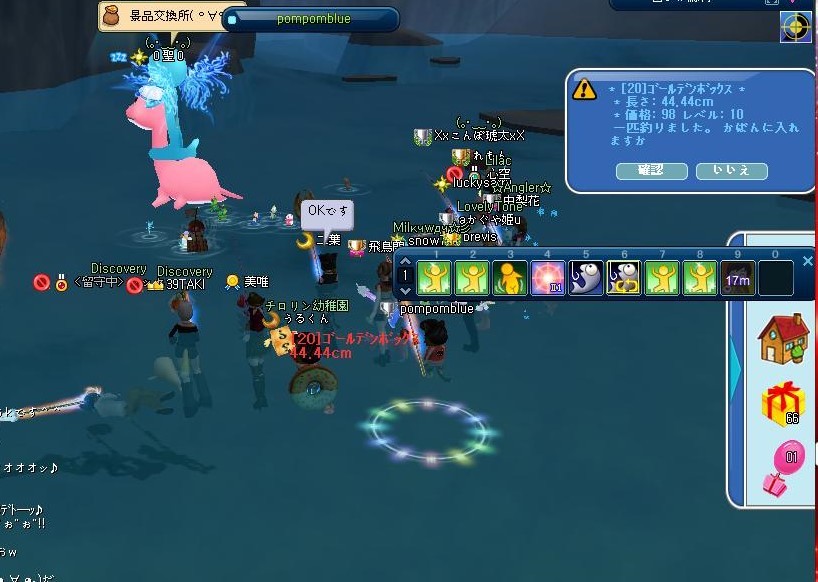Viewport: 818px width, 582px height.
Task: Confirm keeping the fish with 確認
Action: pos(651,171)
